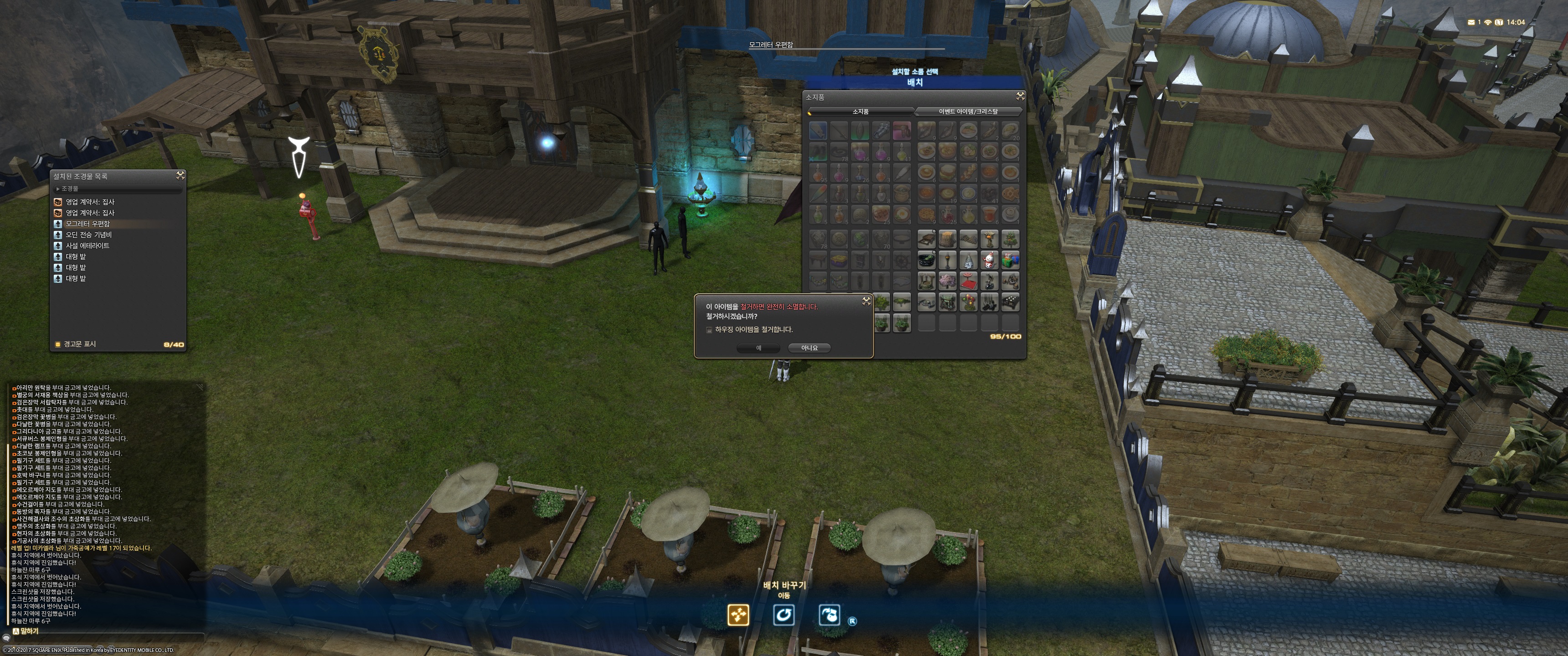
Task: Select the red carpet stage item
Action: point(969,281)
